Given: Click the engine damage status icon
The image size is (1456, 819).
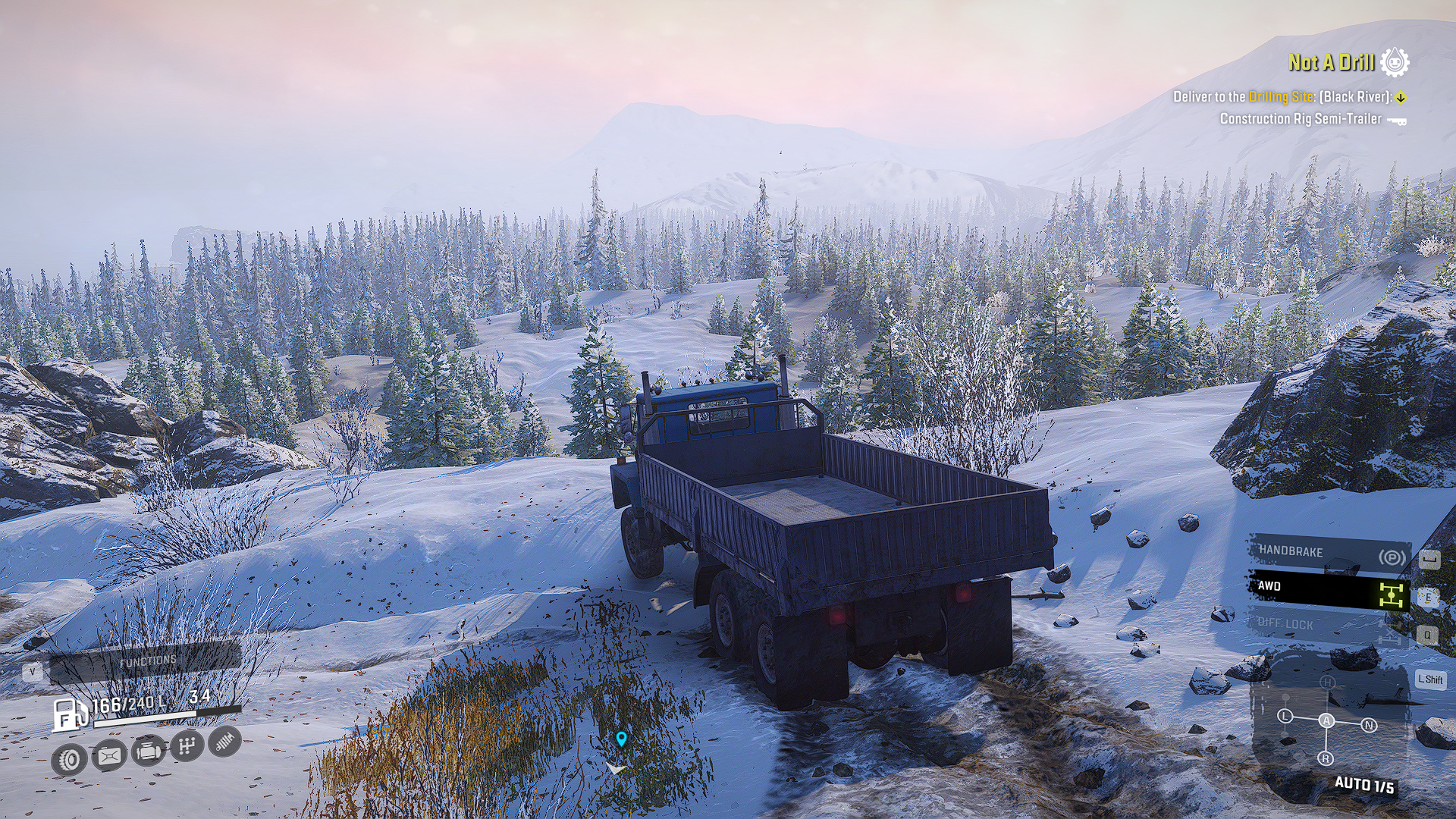Looking at the screenshot, I should tap(149, 751).
